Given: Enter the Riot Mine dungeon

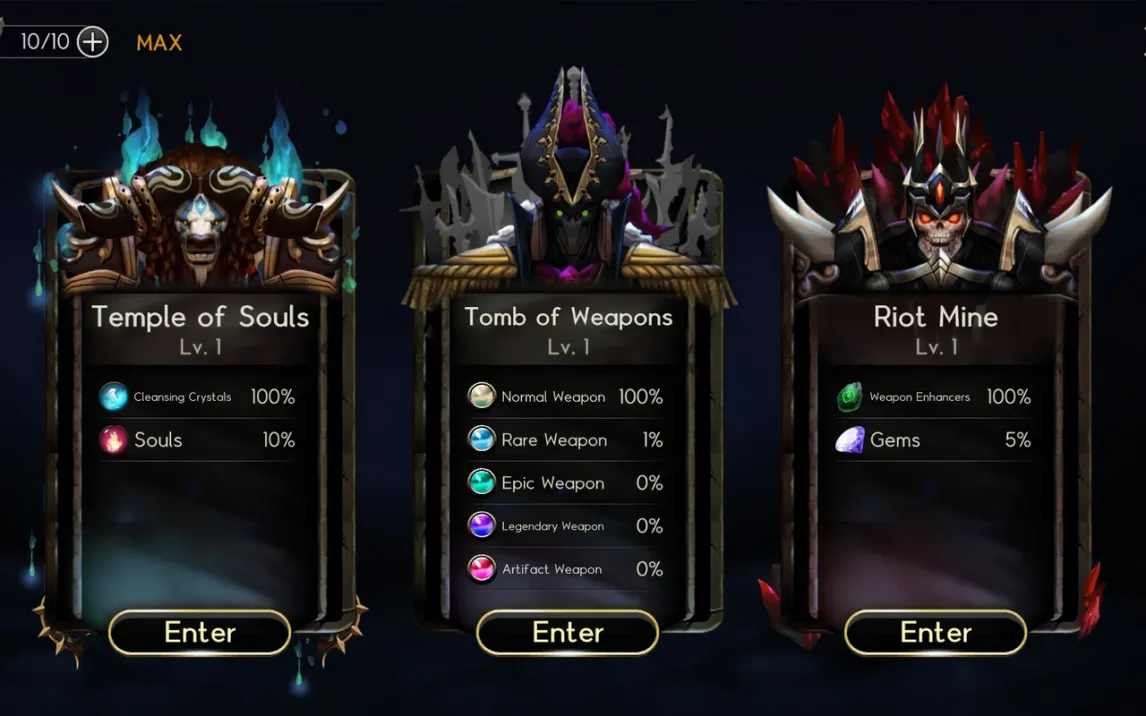Looking at the screenshot, I should click(x=936, y=633).
